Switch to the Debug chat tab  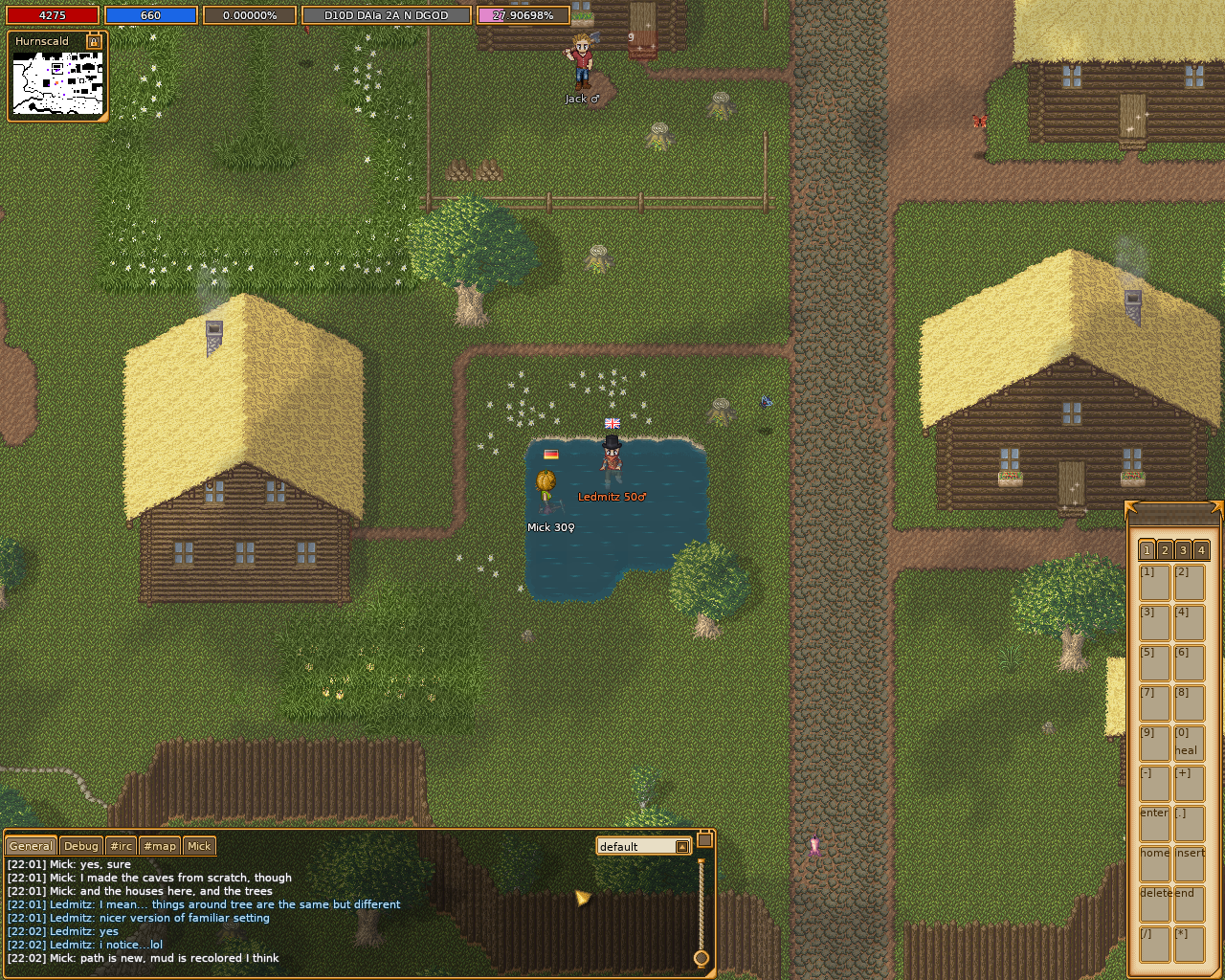pyautogui.click(x=80, y=846)
